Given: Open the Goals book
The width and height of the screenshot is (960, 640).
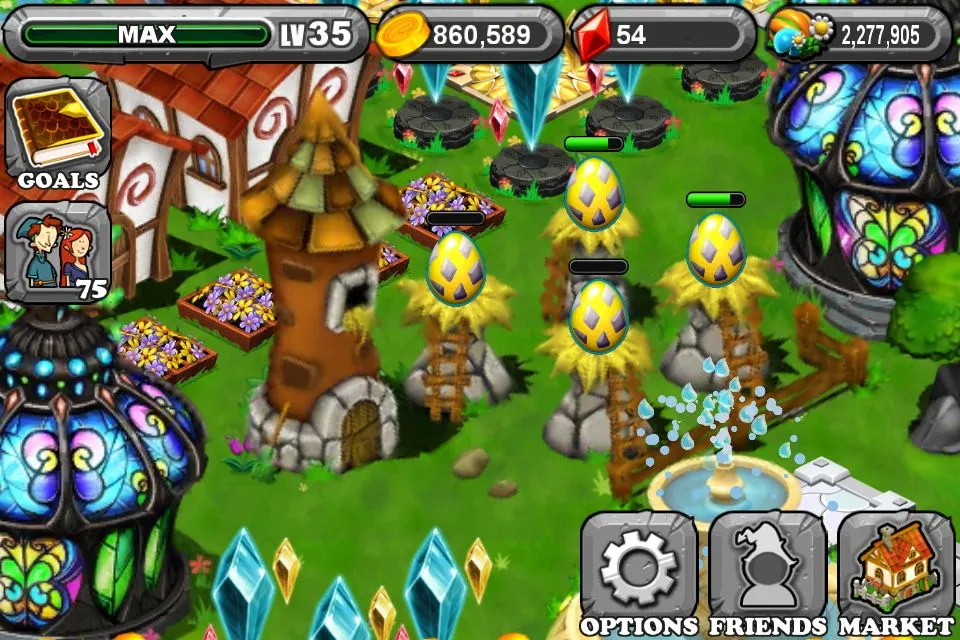Looking at the screenshot, I should 58,133.
